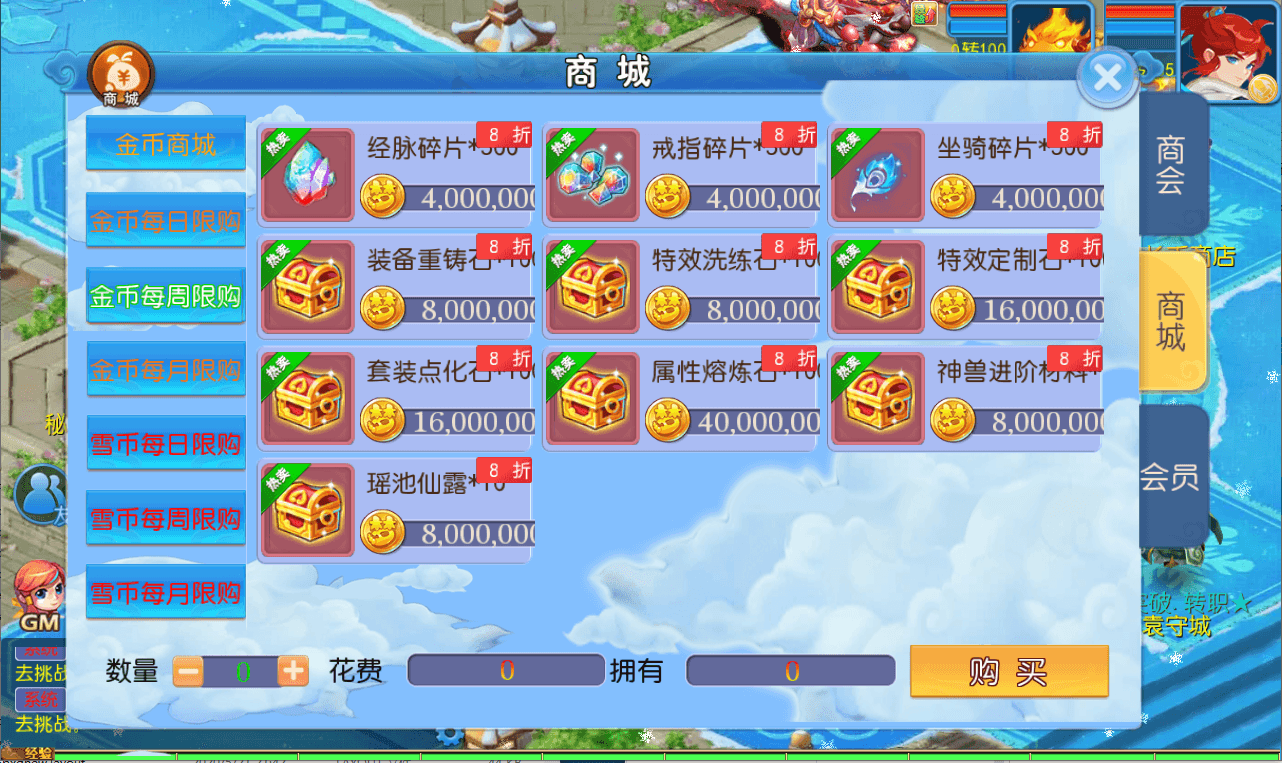
Task: Select the 金币每月限购 category
Action: point(165,367)
